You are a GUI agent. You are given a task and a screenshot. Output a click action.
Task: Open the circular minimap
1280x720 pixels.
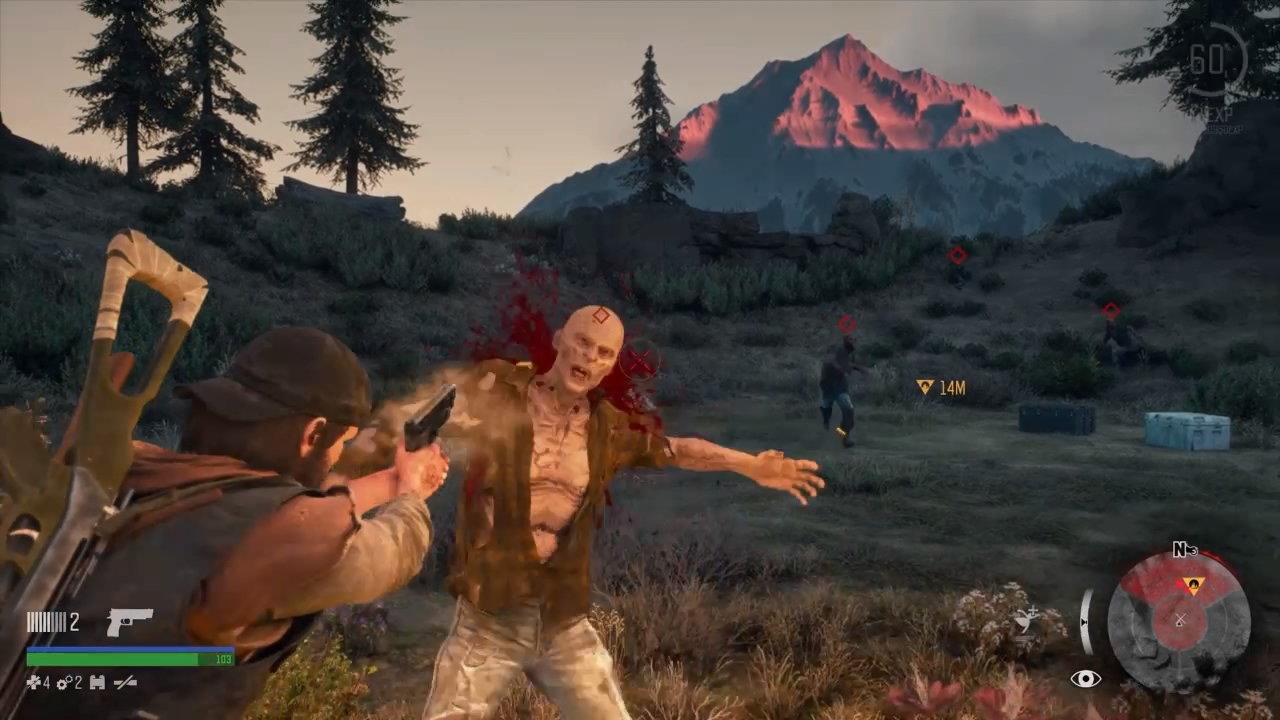[x=1180, y=622]
